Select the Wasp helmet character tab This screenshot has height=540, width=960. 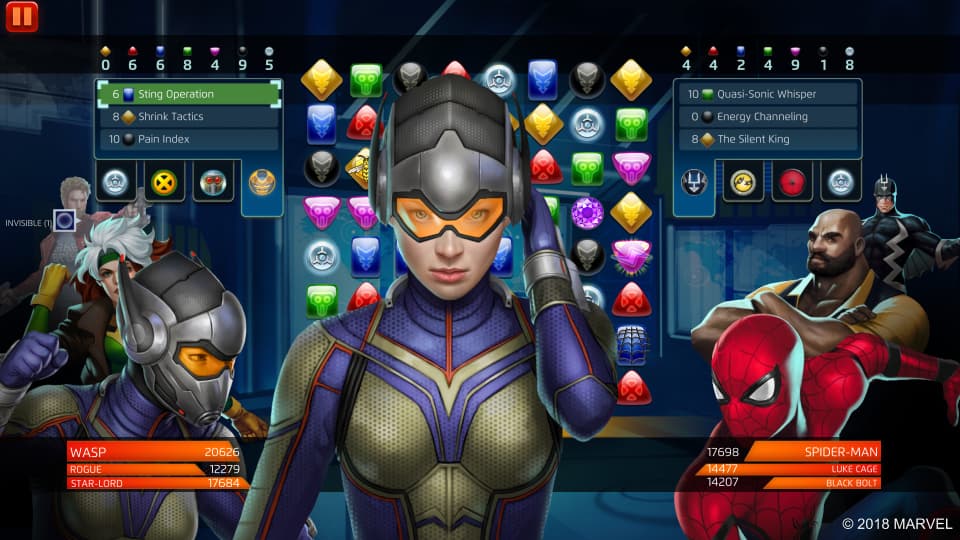point(261,182)
